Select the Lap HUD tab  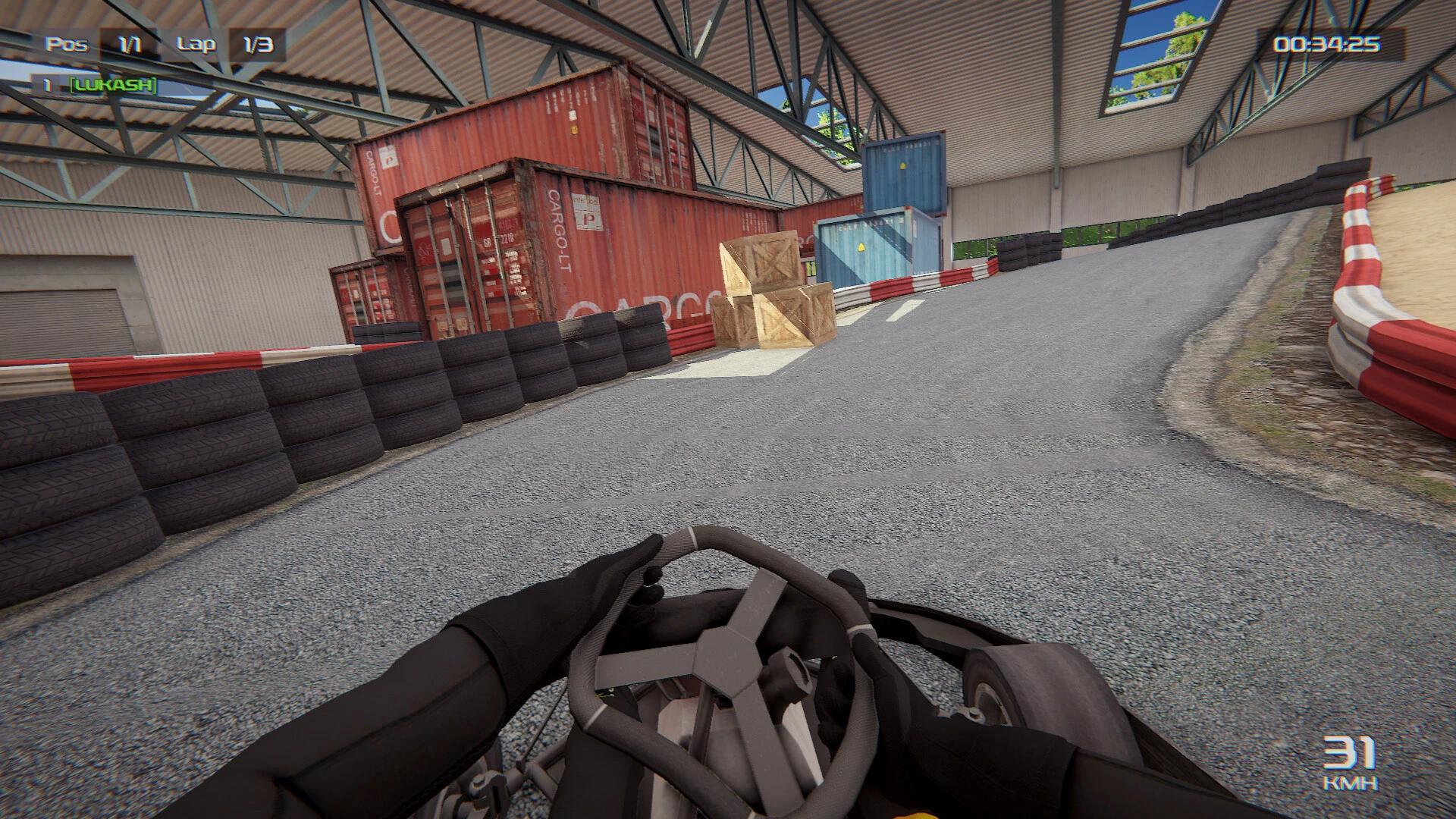199,44
